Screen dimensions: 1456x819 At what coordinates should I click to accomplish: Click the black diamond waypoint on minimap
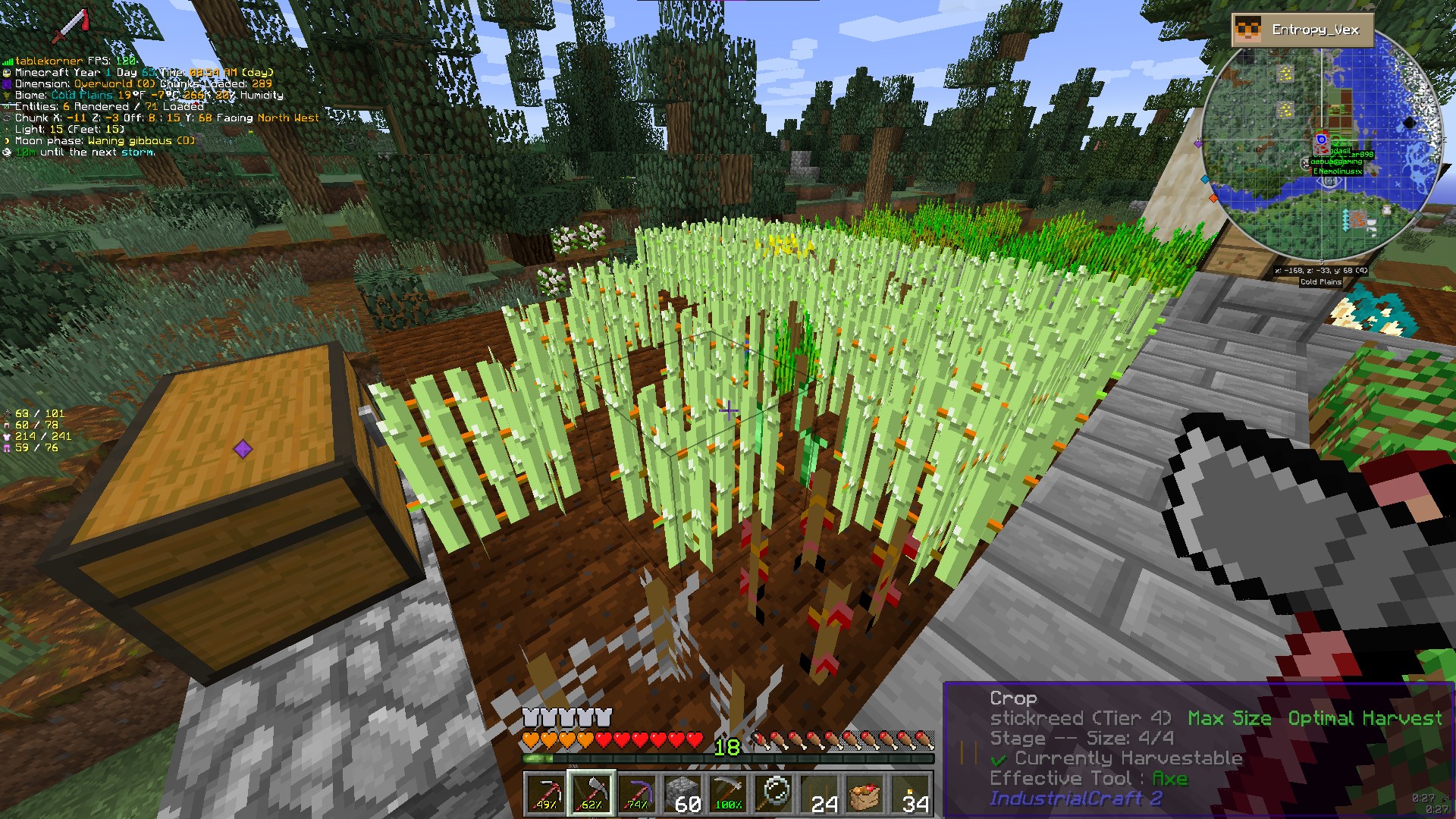pyautogui.click(x=1409, y=123)
